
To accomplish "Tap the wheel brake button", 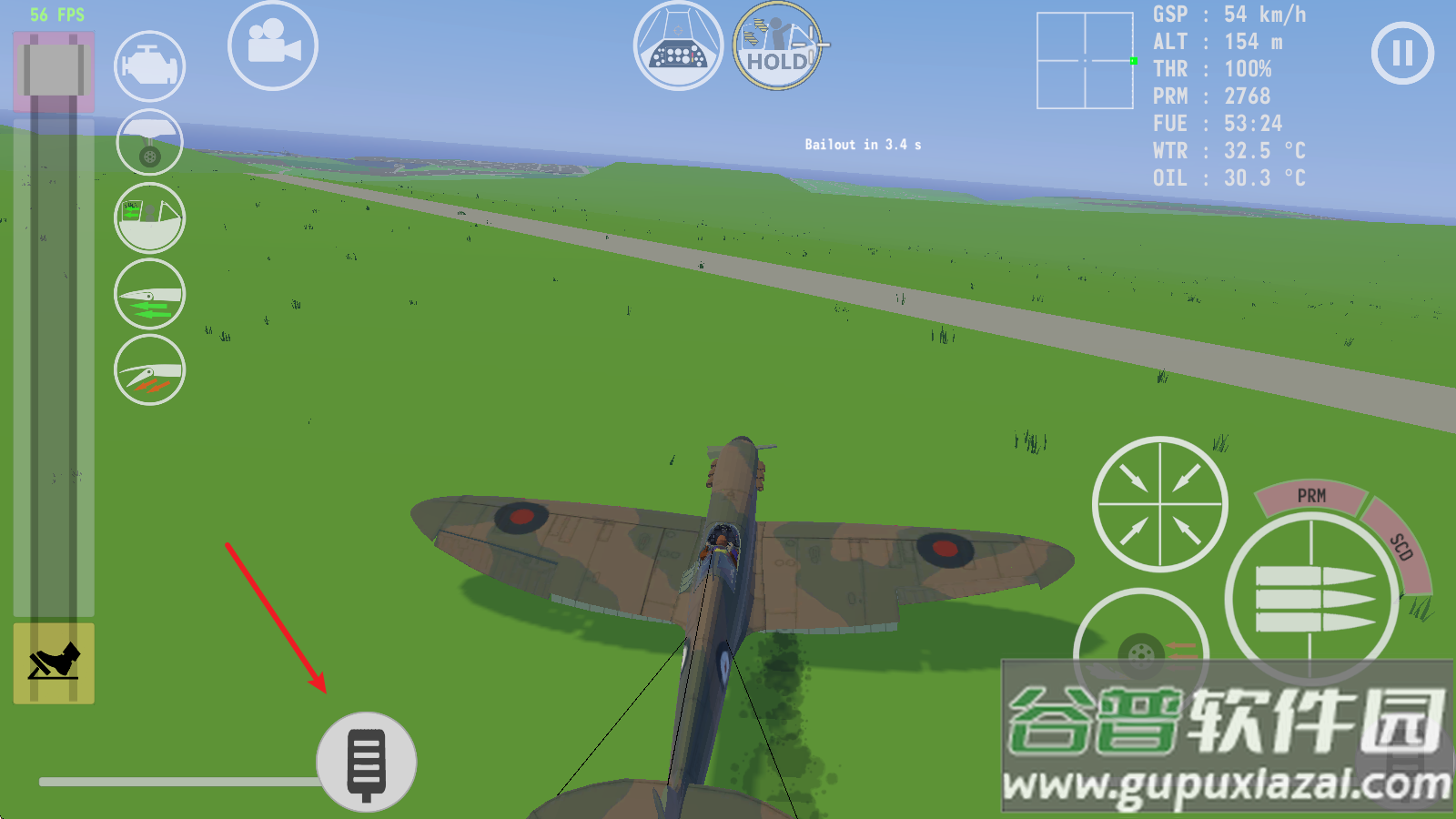I will (1141, 652).
